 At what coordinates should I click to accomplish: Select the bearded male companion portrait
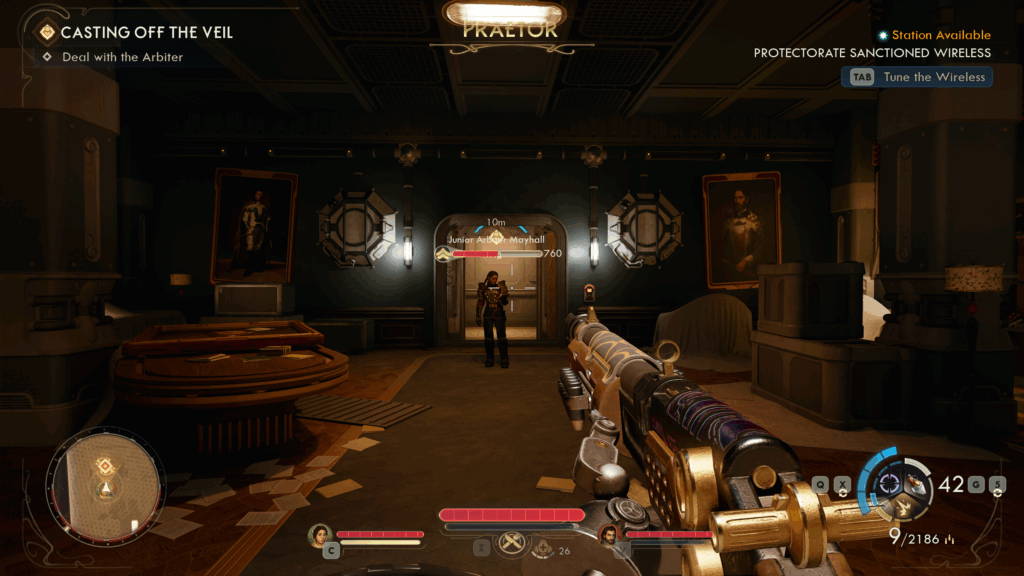tap(609, 535)
